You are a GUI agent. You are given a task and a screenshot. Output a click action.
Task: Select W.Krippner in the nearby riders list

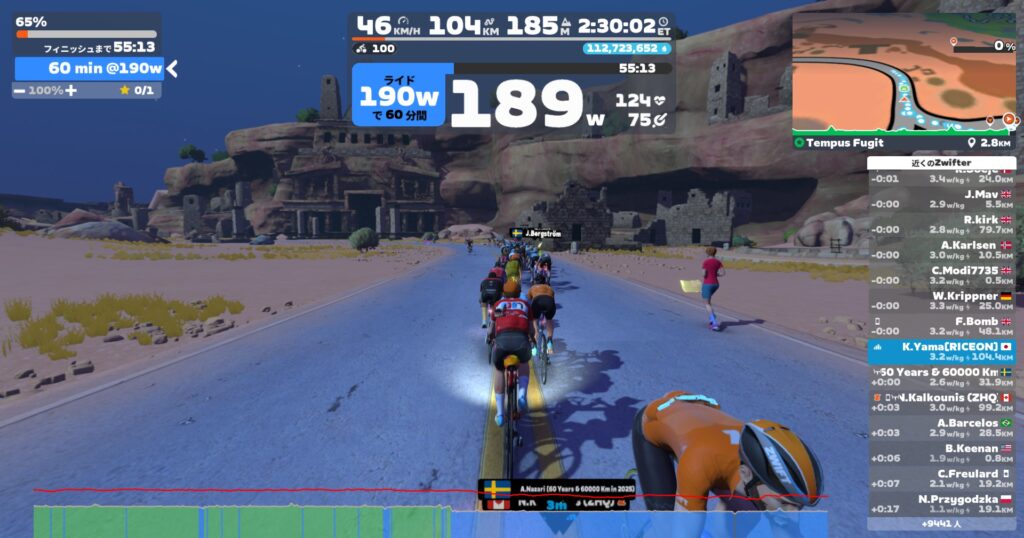coord(941,301)
